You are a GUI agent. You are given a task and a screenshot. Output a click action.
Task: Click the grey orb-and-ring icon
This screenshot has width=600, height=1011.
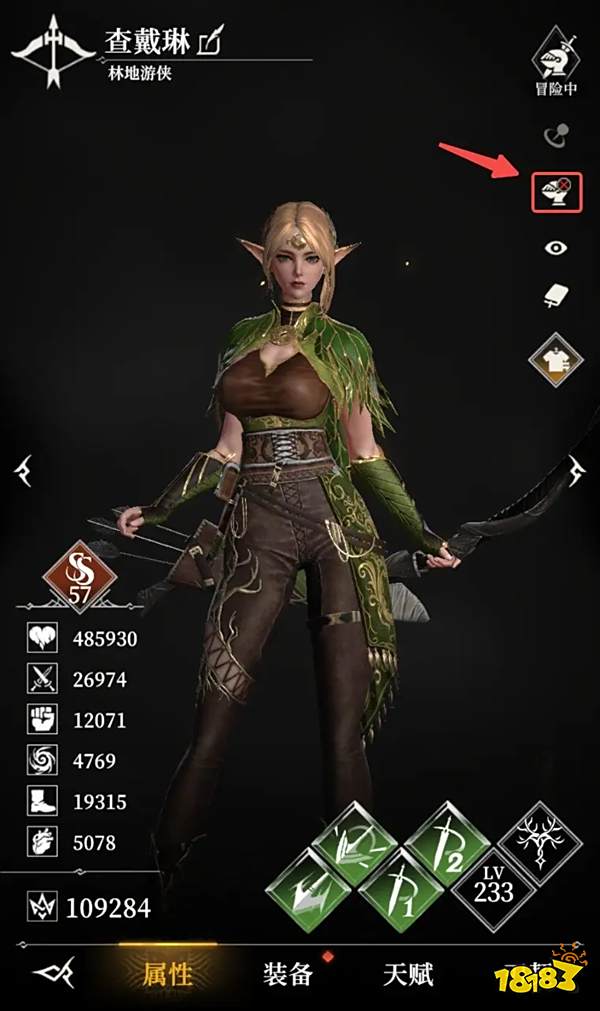pos(554,134)
